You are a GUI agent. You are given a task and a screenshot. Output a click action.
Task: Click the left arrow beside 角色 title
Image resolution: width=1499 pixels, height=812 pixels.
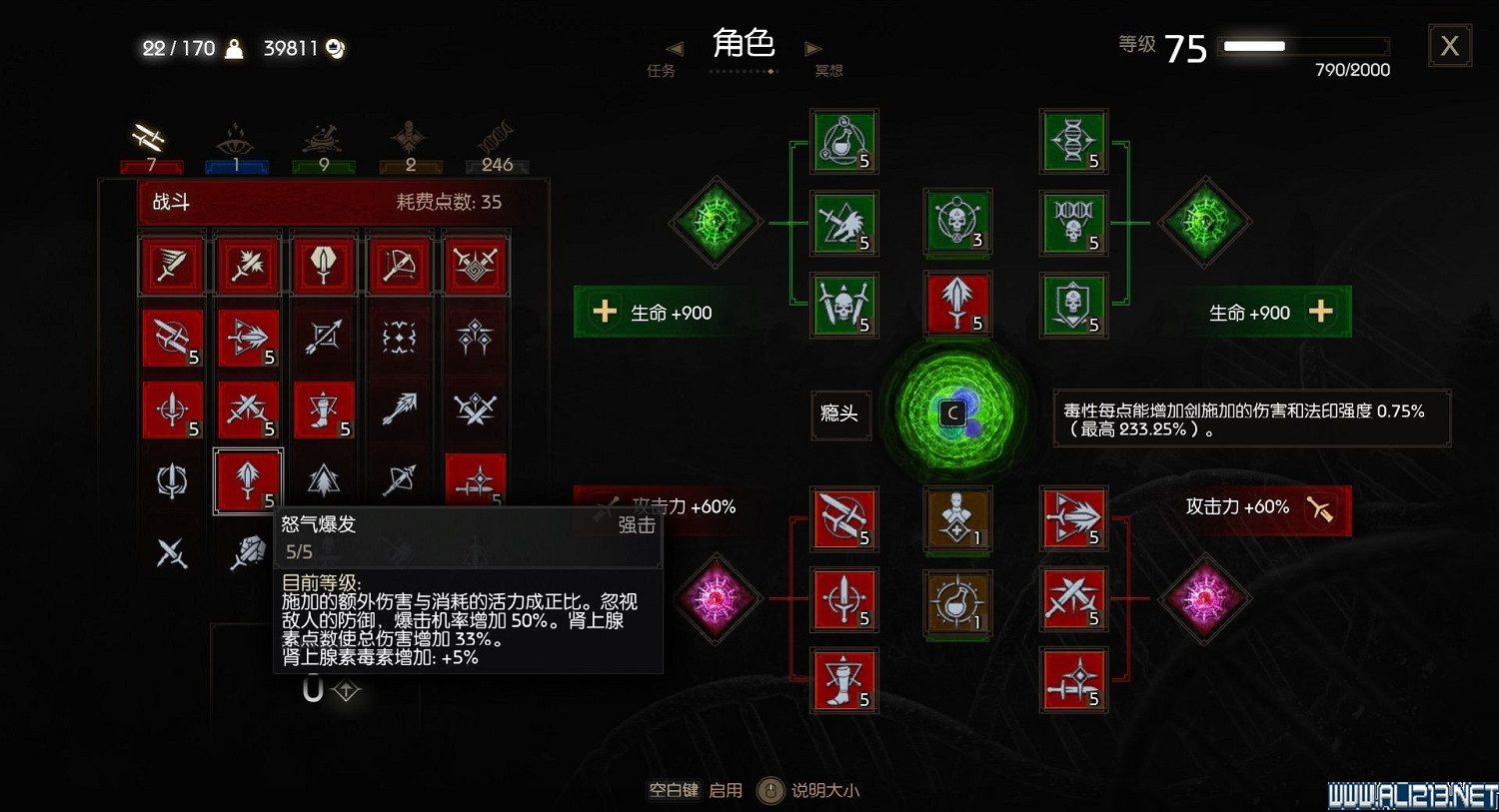(674, 47)
